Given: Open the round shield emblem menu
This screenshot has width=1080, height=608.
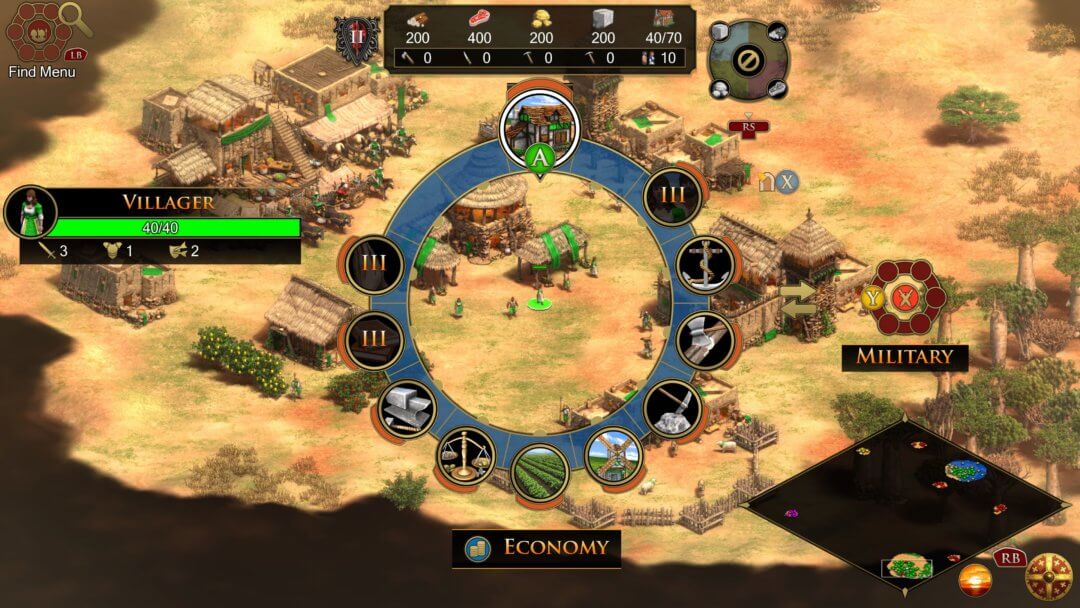Looking at the screenshot, I should tap(1049, 577).
